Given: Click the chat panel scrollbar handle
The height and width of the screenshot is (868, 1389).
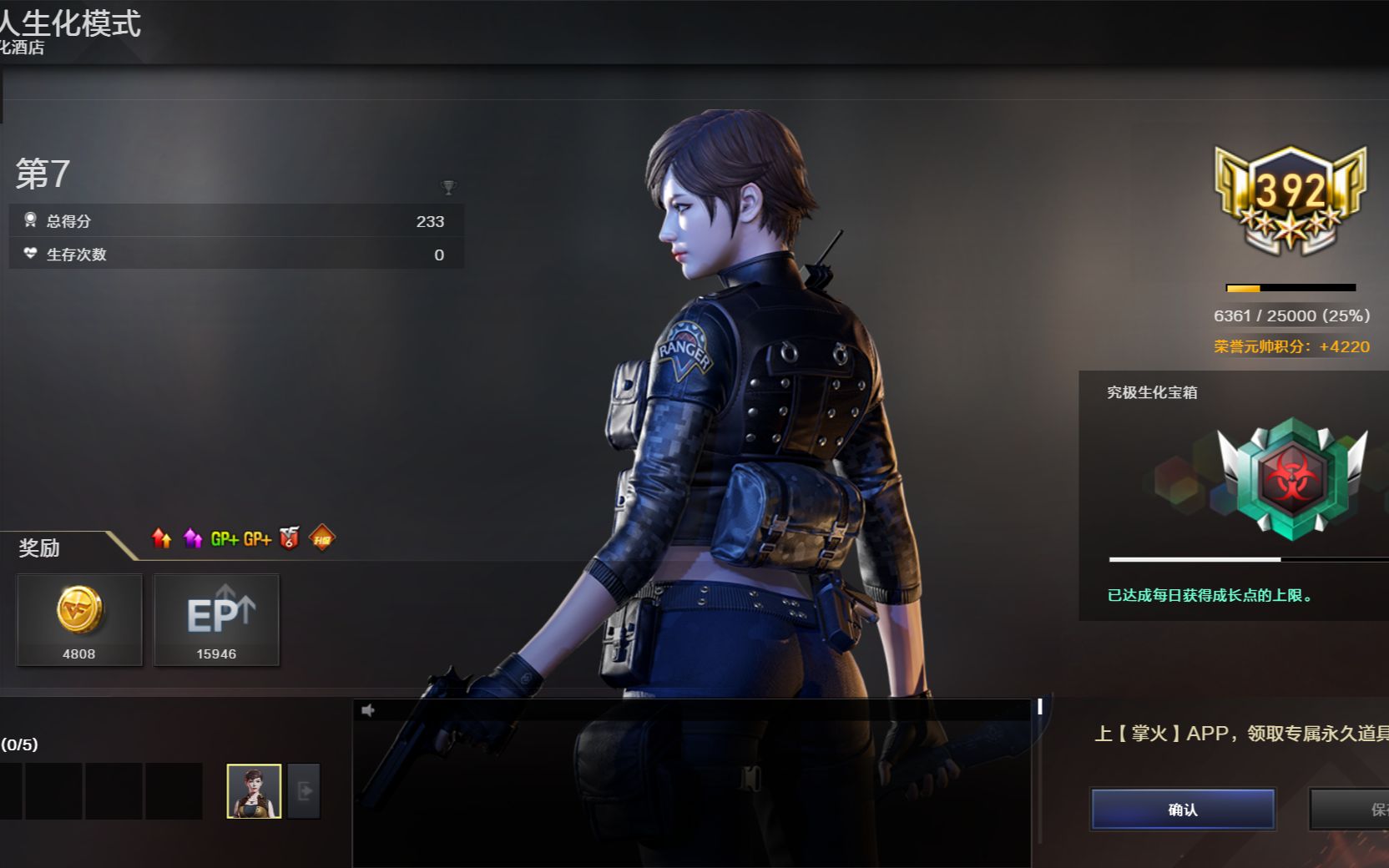Looking at the screenshot, I should pyautogui.click(x=1040, y=706).
